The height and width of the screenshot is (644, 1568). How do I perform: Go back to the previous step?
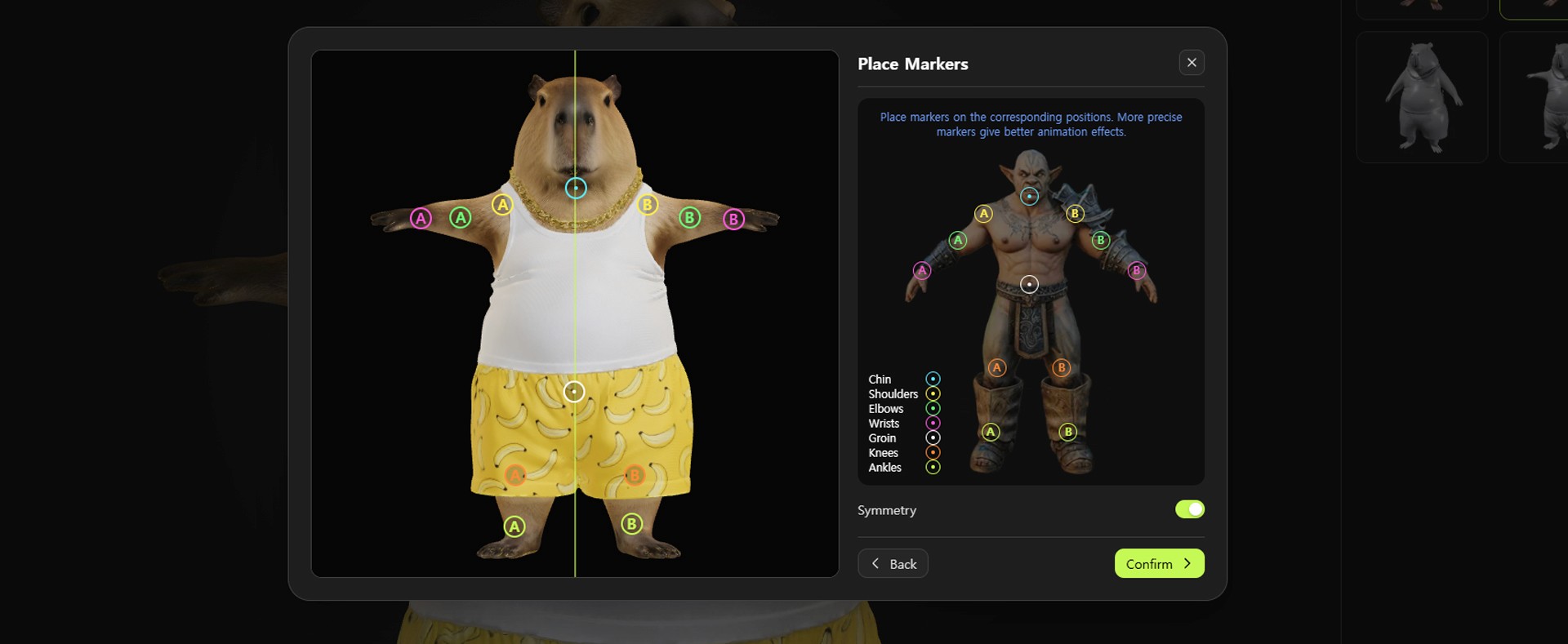tap(893, 564)
